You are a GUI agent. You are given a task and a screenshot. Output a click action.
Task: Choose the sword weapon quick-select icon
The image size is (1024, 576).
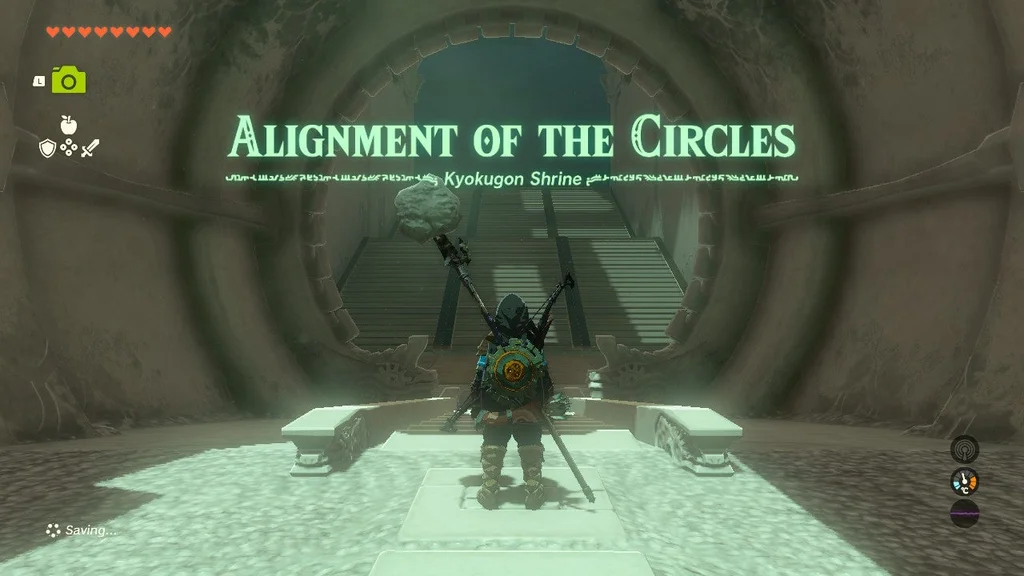[x=90, y=148]
